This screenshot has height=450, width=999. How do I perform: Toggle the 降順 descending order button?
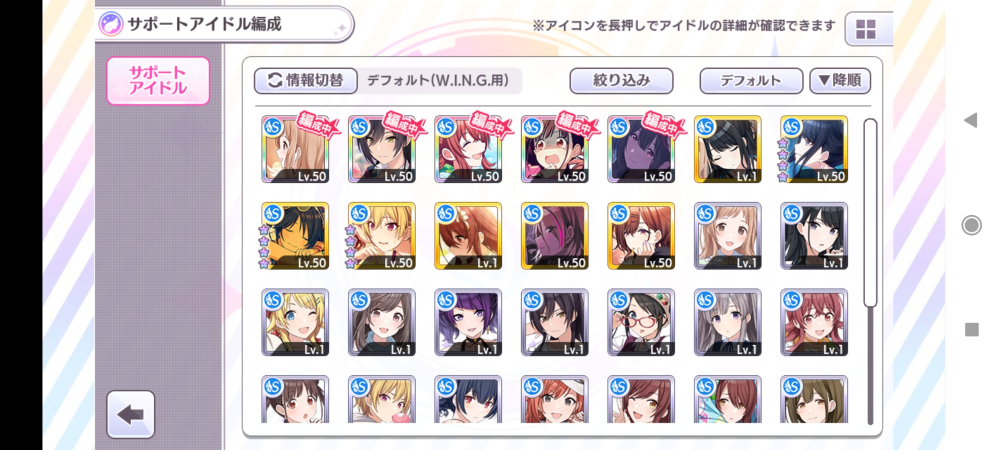tap(839, 81)
